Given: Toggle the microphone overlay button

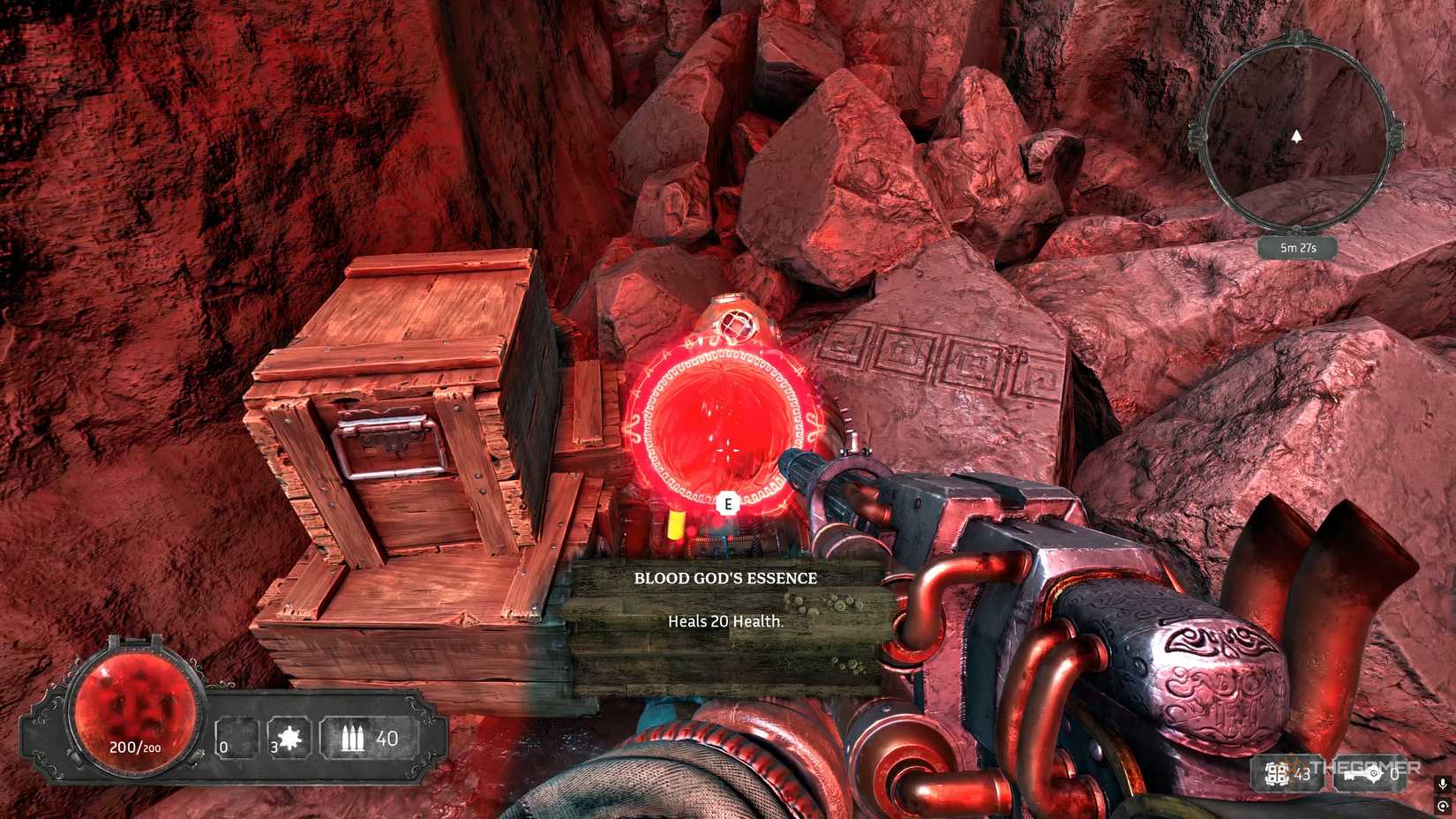Looking at the screenshot, I should point(1444,784).
